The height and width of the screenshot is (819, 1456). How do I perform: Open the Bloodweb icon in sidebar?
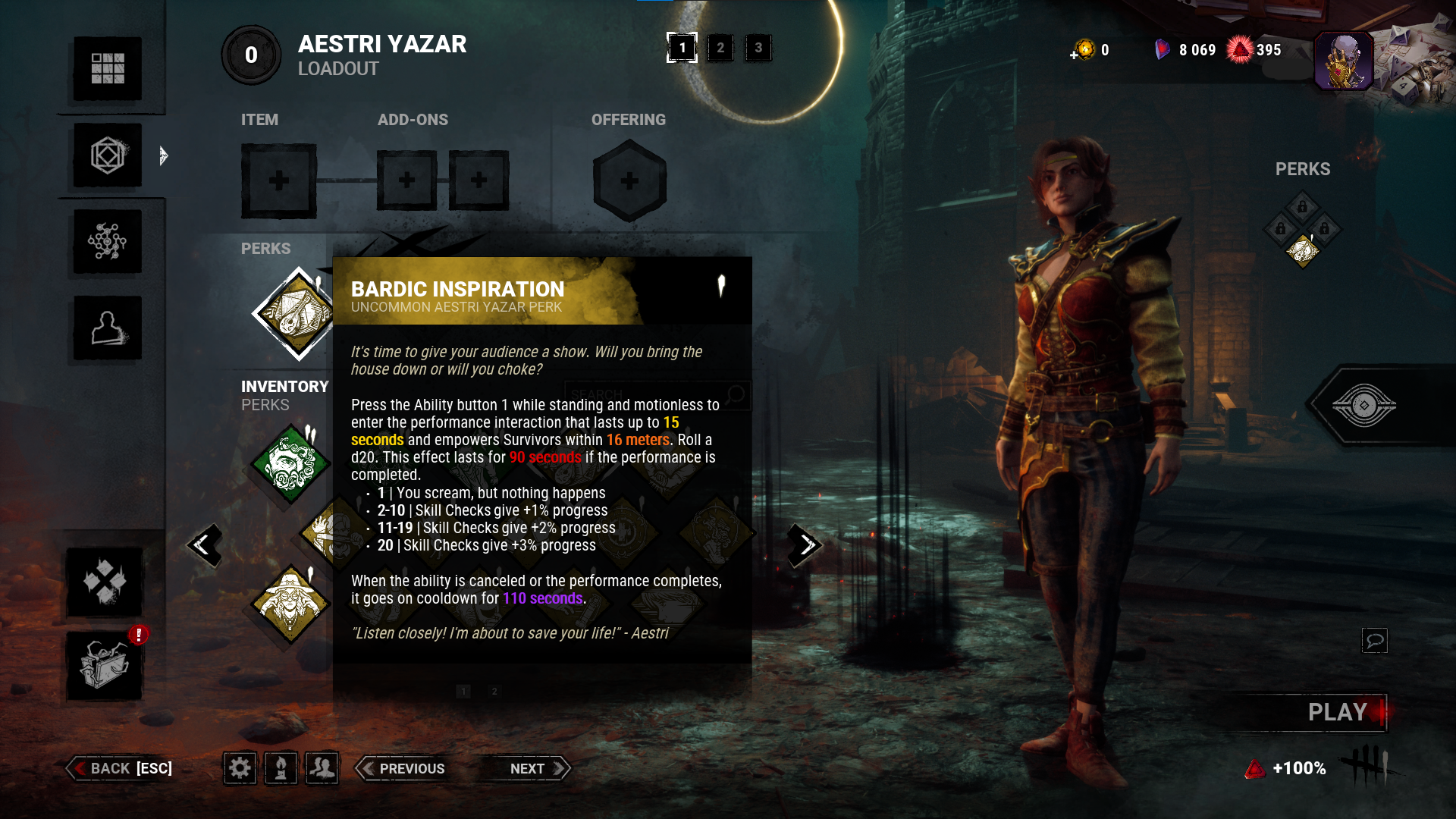(x=107, y=242)
